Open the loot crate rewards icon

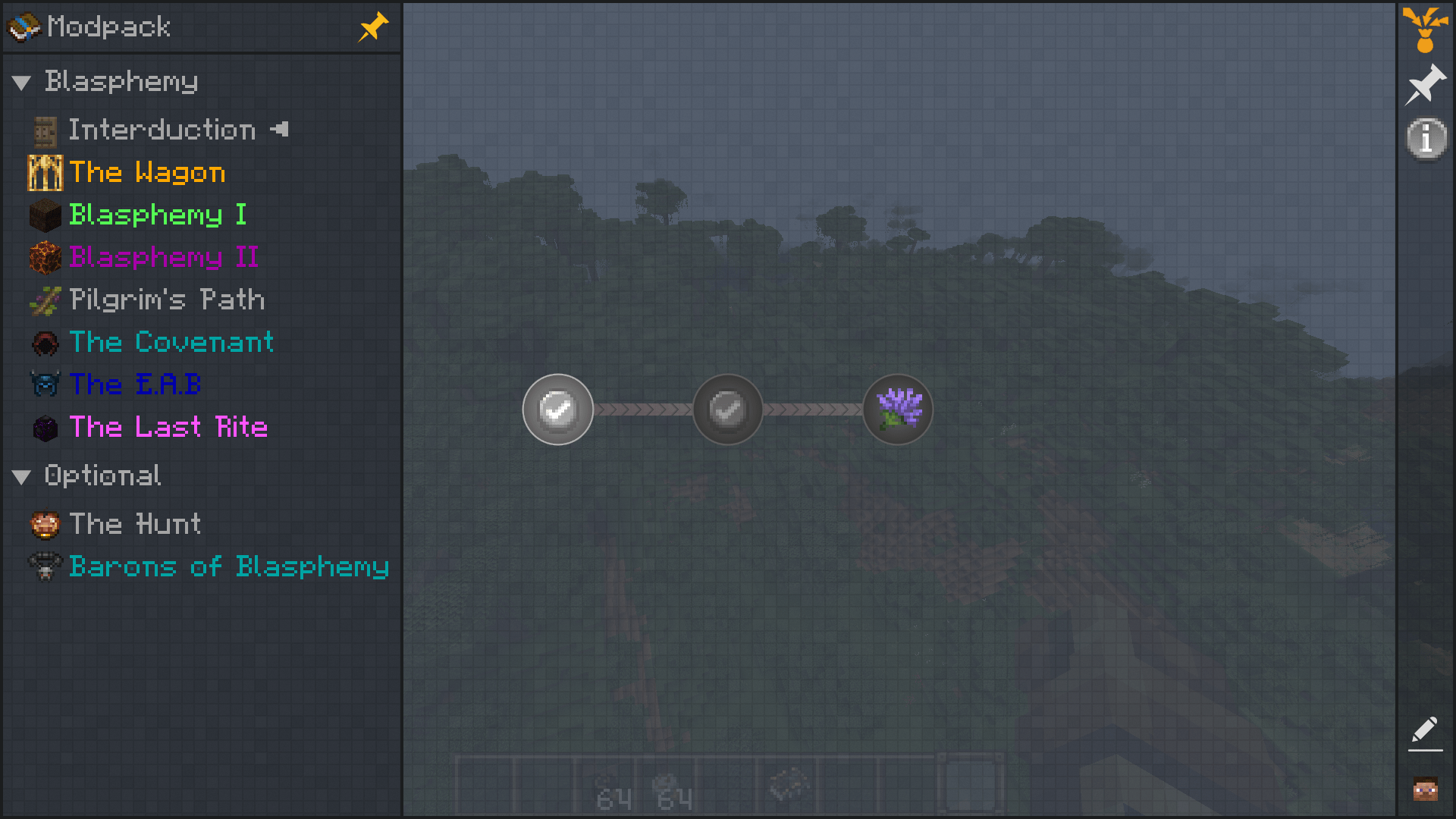1424,30
